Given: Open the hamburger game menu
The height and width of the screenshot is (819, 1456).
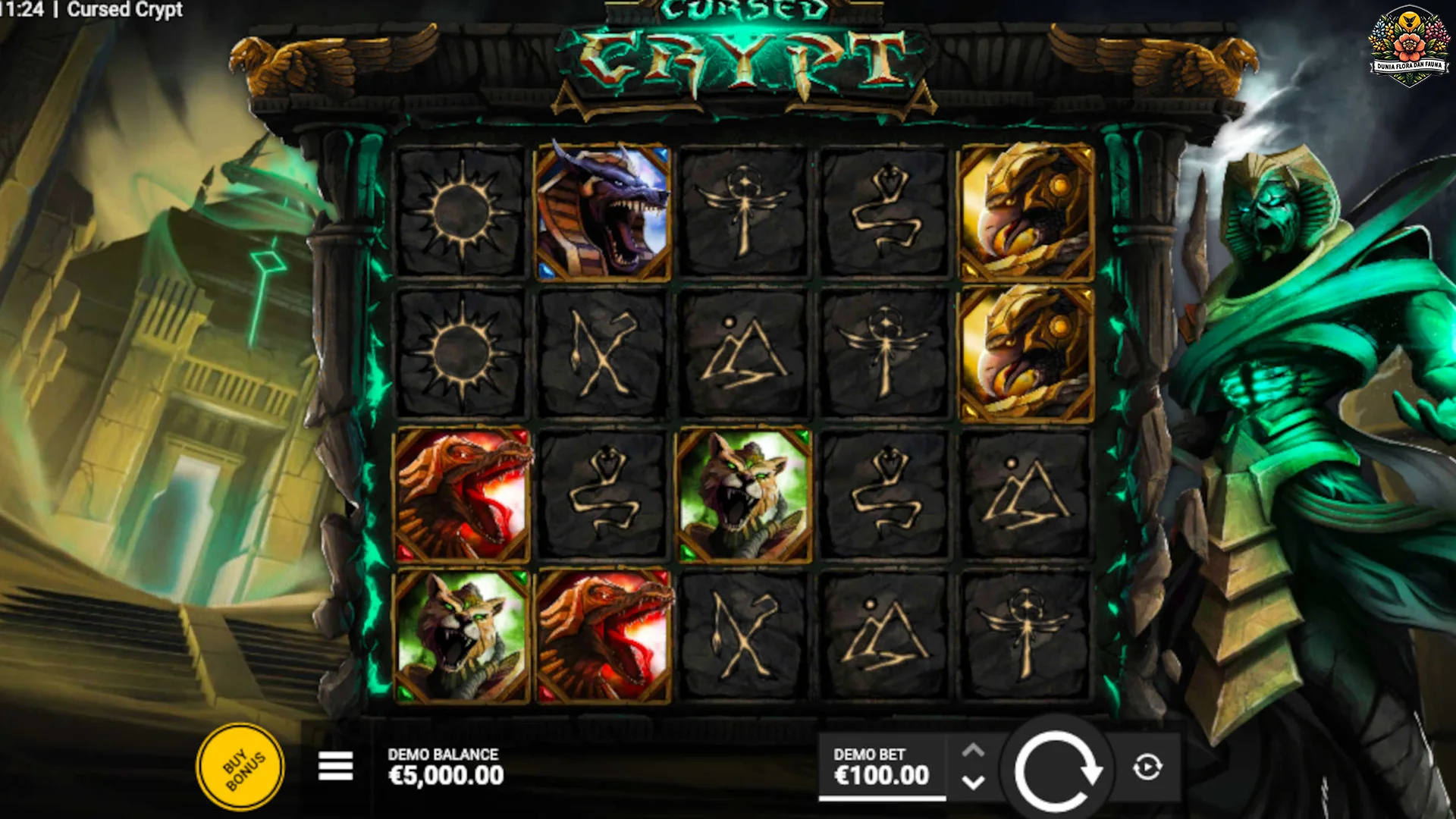Looking at the screenshot, I should pyautogui.click(x=336, y=767).
